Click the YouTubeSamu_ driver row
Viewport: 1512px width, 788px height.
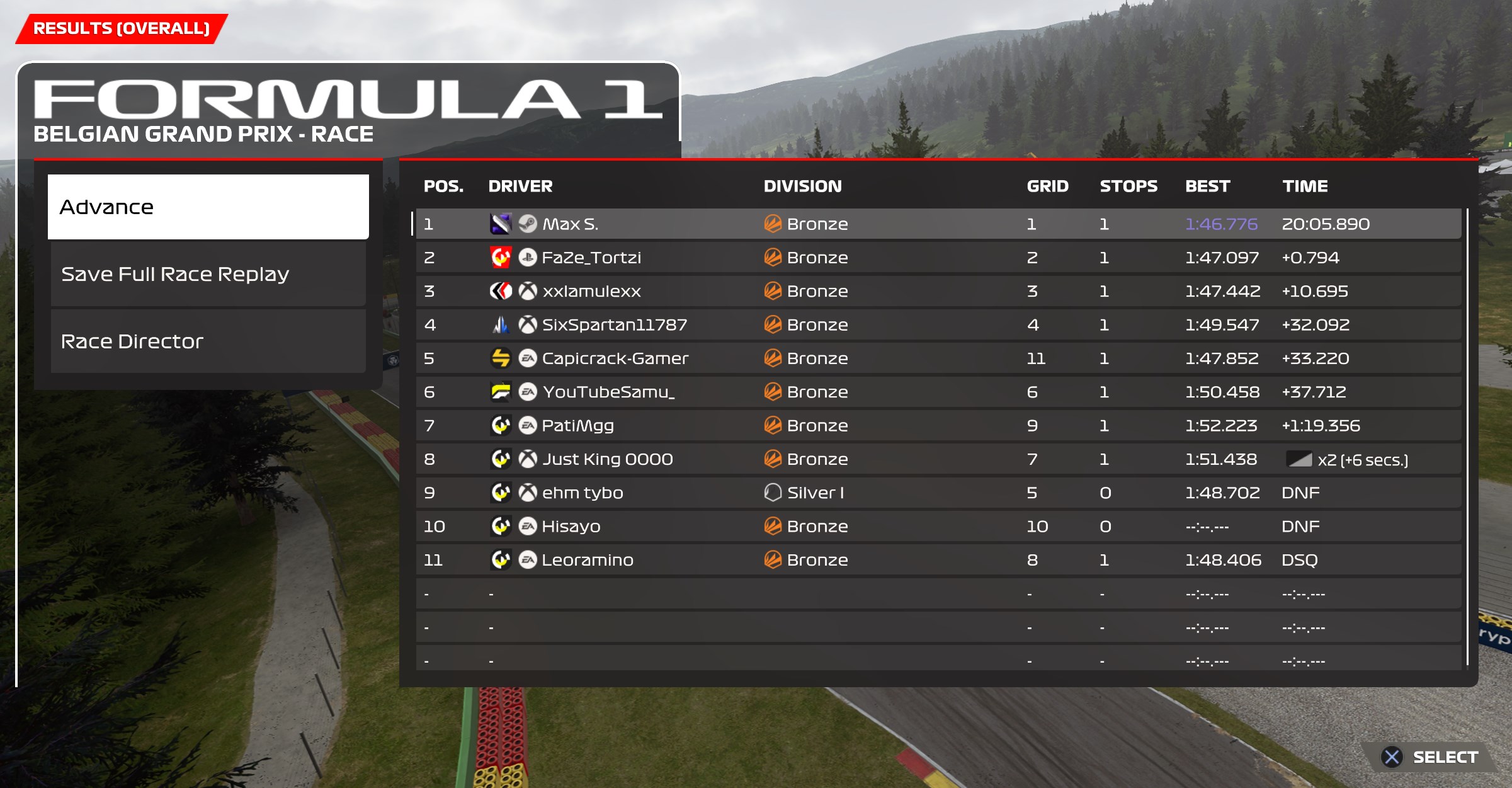coord(608,392)
